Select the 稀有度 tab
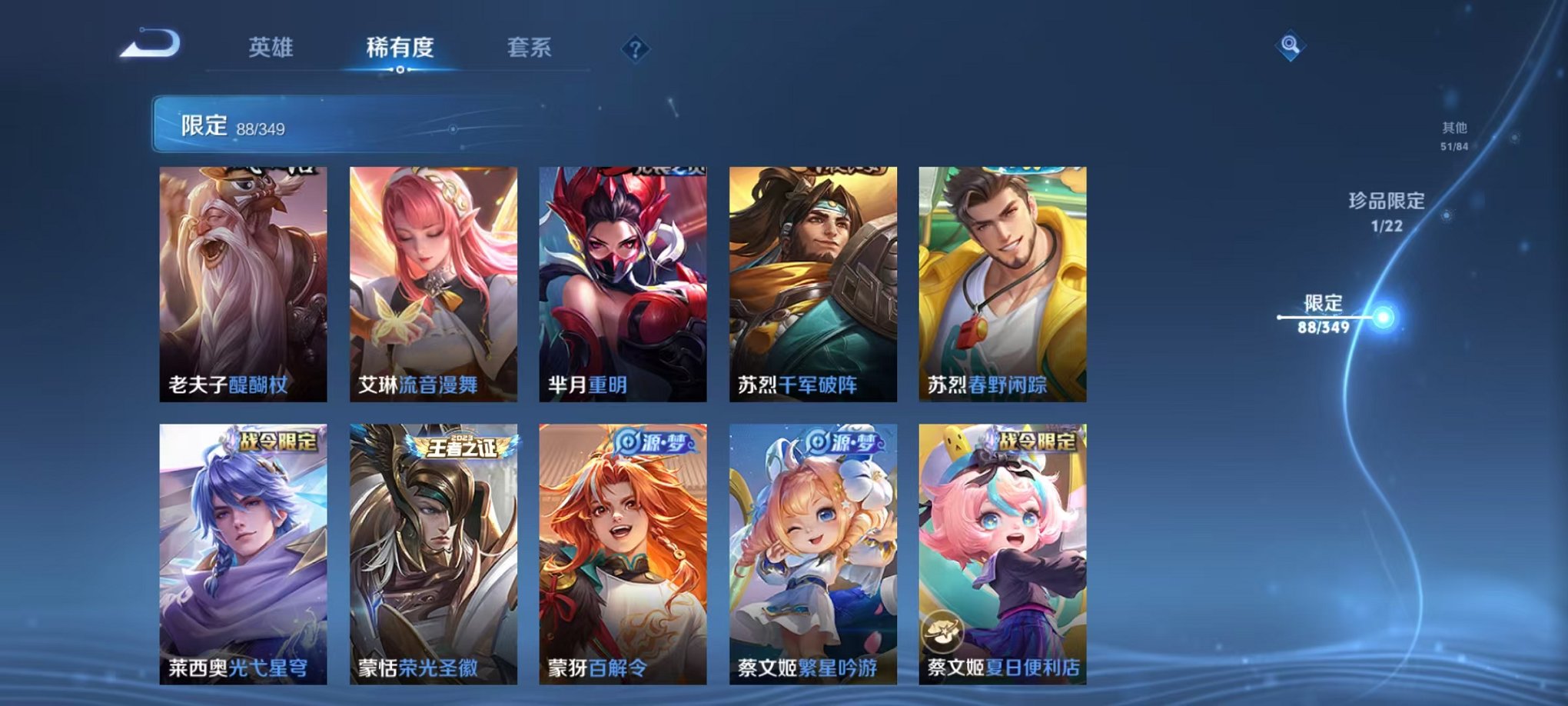 (401, 46)
